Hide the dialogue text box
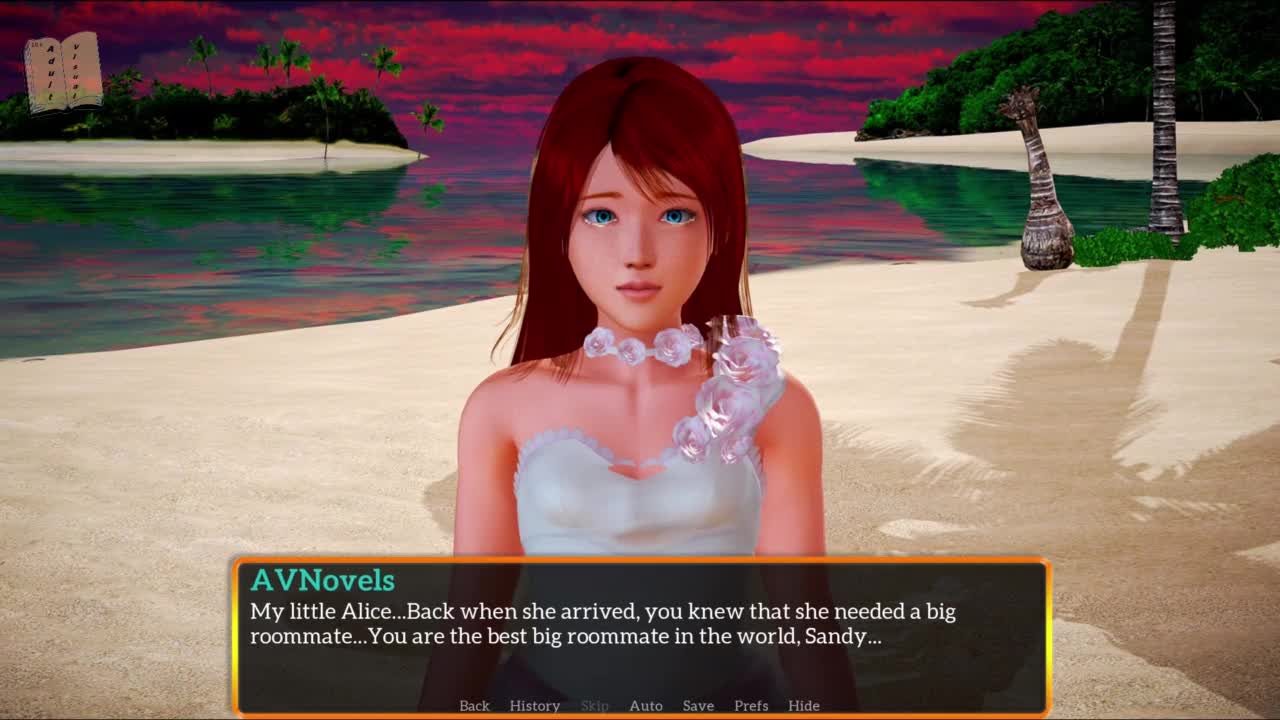The image size is (1280, 720). tap(803, 706)
